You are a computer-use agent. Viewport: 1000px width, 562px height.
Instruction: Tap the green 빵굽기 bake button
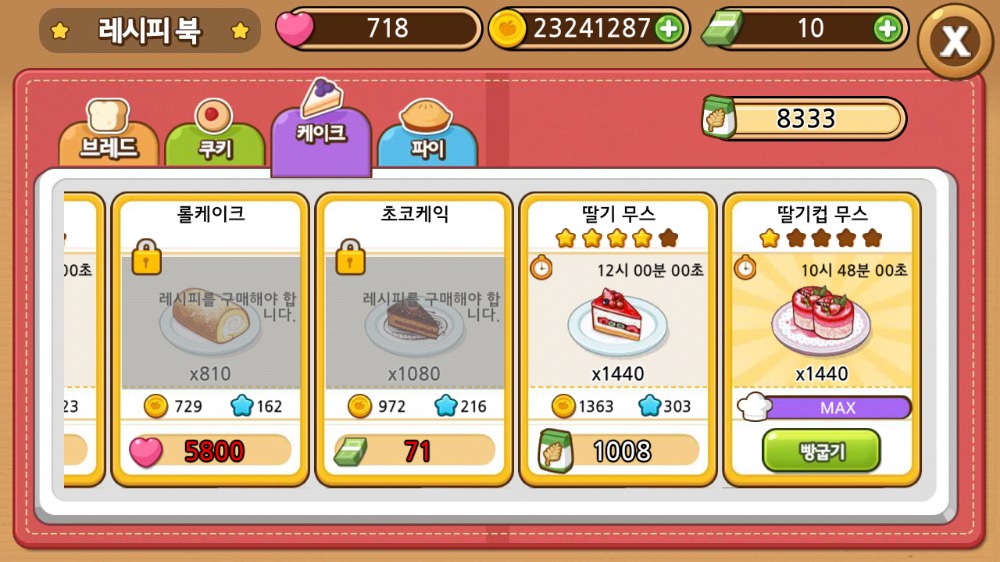pos(820,451)
